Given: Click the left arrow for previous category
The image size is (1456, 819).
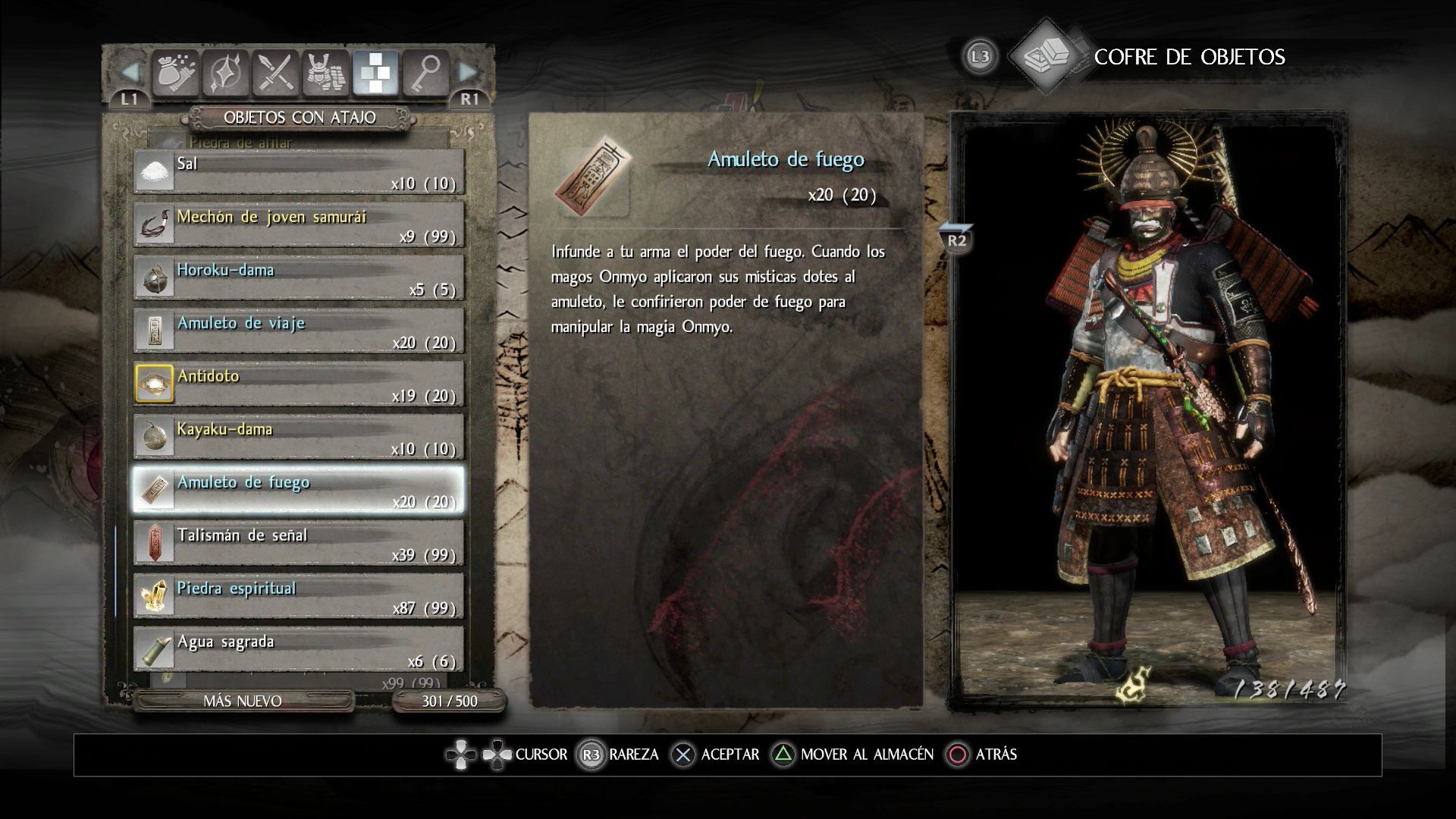Looking at the screenshot, I should click(x=130, y=74).
